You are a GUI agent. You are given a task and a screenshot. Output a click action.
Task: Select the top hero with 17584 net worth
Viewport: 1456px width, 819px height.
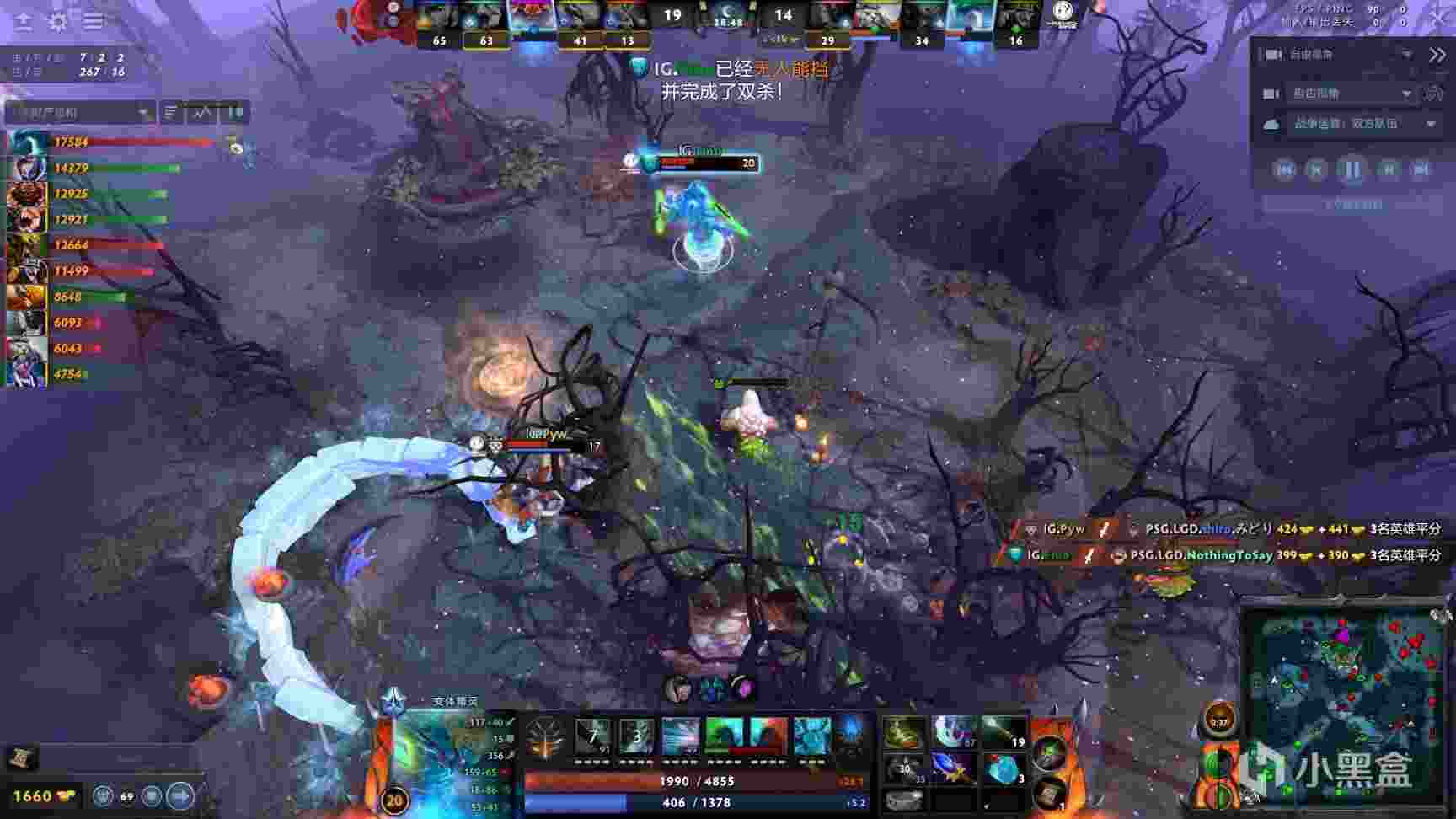point(27,142)
